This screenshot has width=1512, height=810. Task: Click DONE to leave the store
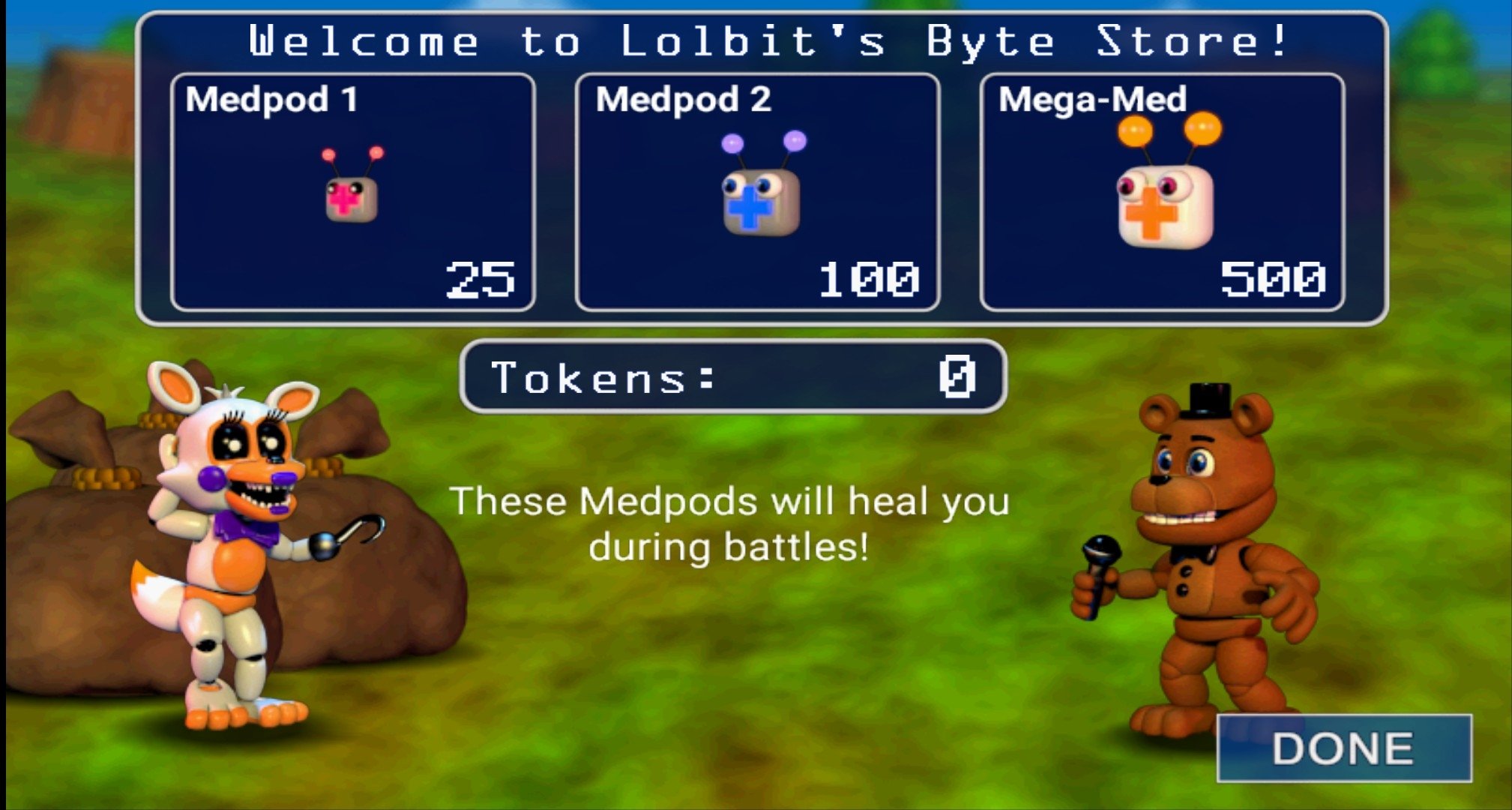(x=1343, y=748)
